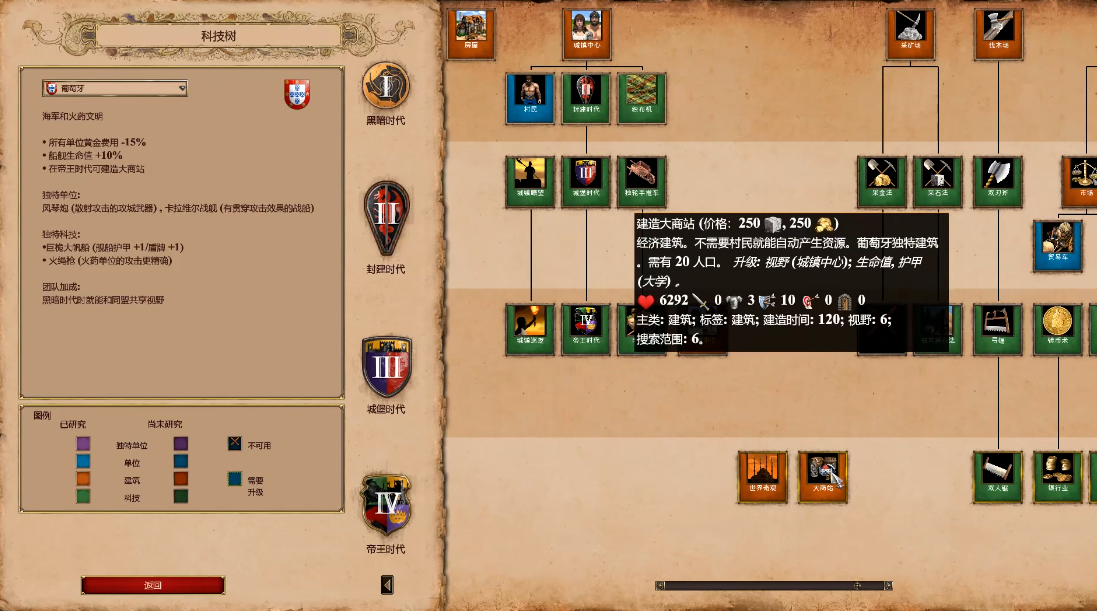
Task: Select the House building node
Action: (x=470, y=34)
